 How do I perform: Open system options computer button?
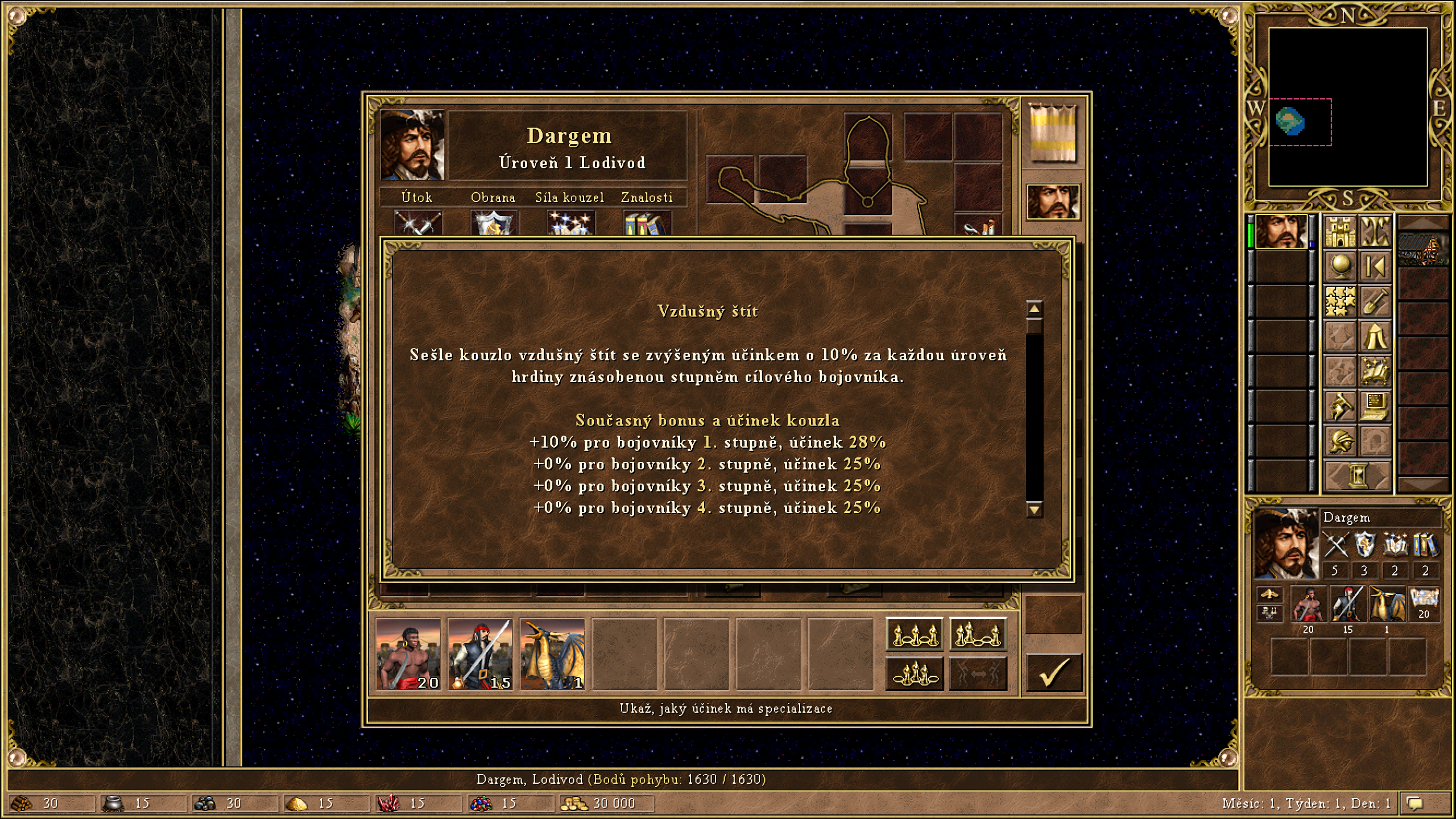tap(1375, 406)
